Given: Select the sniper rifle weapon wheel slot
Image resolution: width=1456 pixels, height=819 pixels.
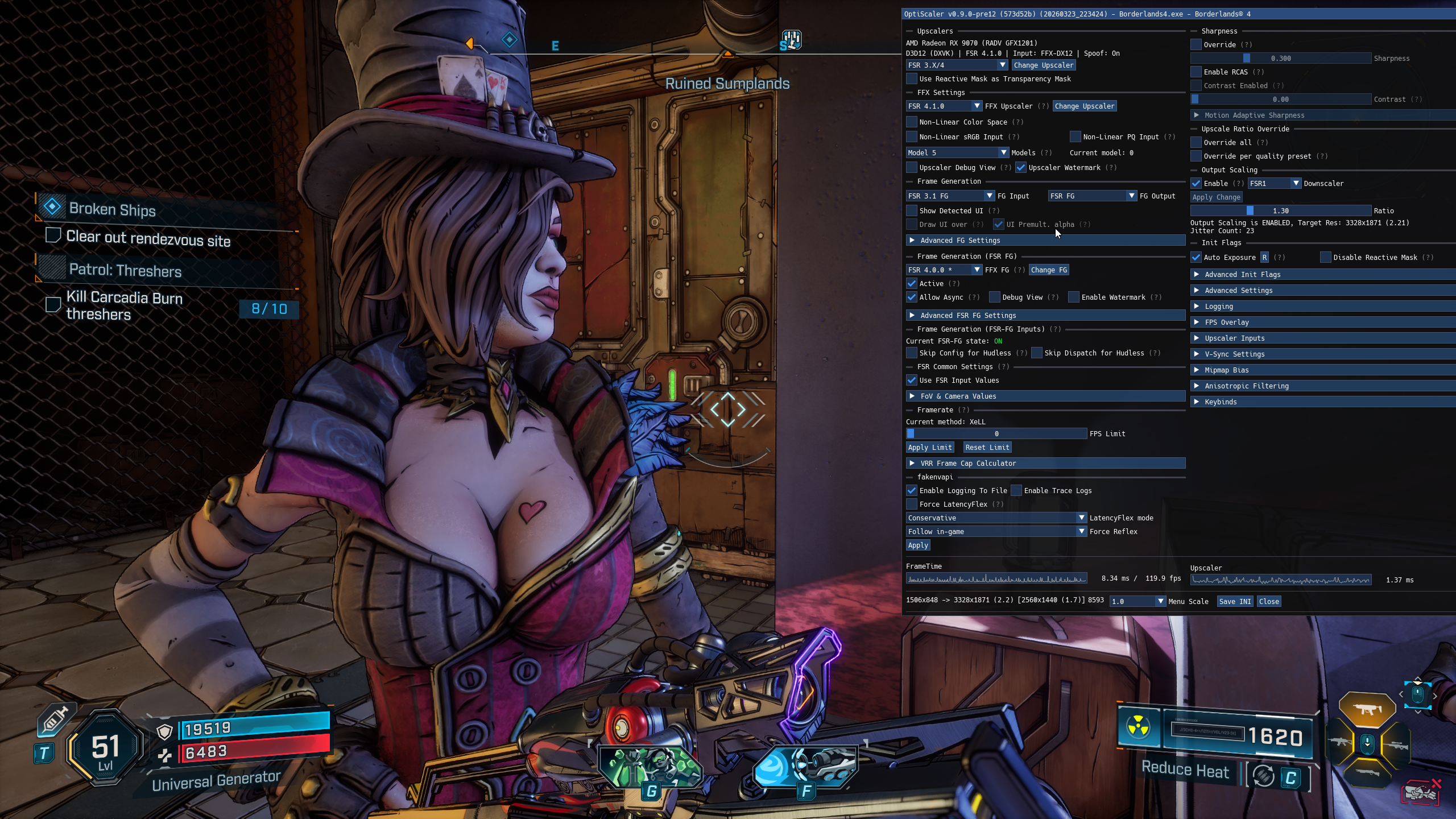Looking at the screenshot, I should tap(1396, 745).
